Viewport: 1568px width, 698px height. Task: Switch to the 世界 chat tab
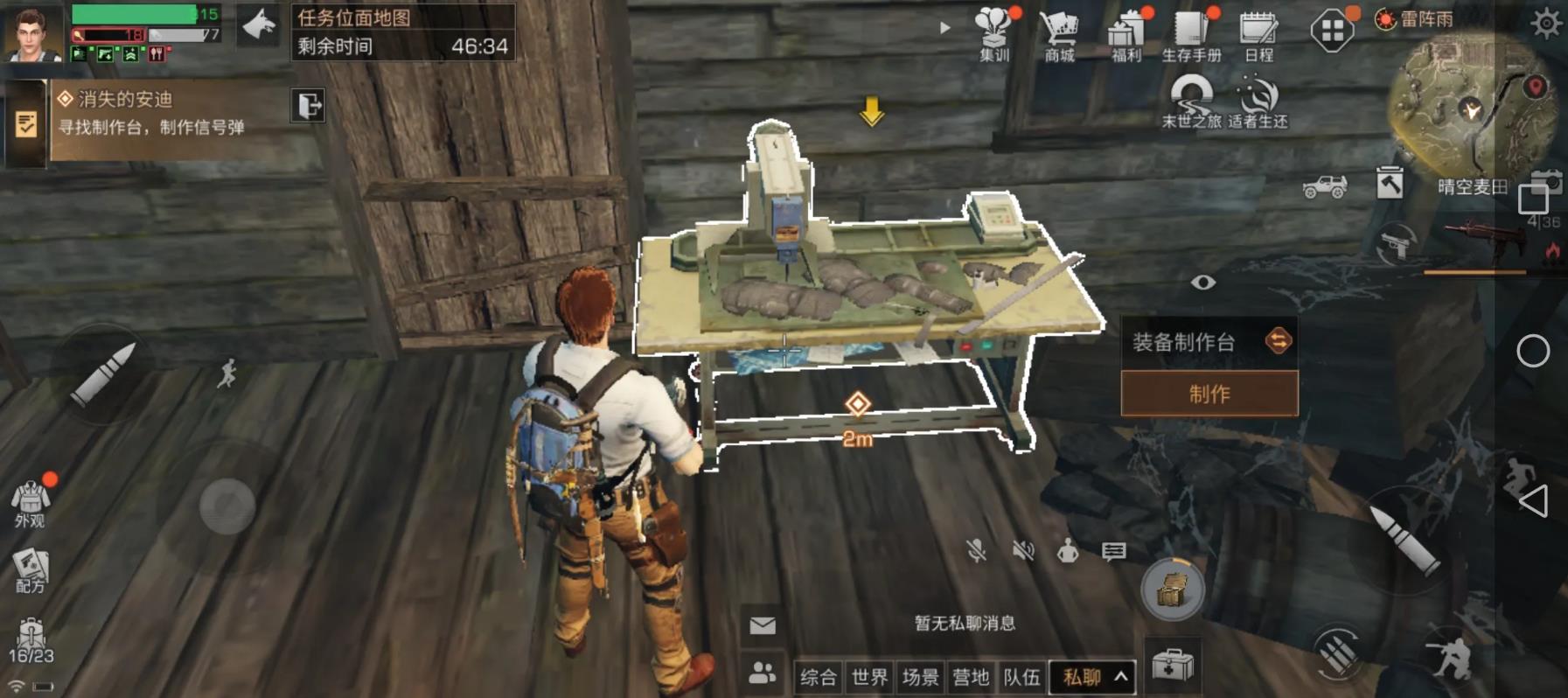(x=868, y=676)
